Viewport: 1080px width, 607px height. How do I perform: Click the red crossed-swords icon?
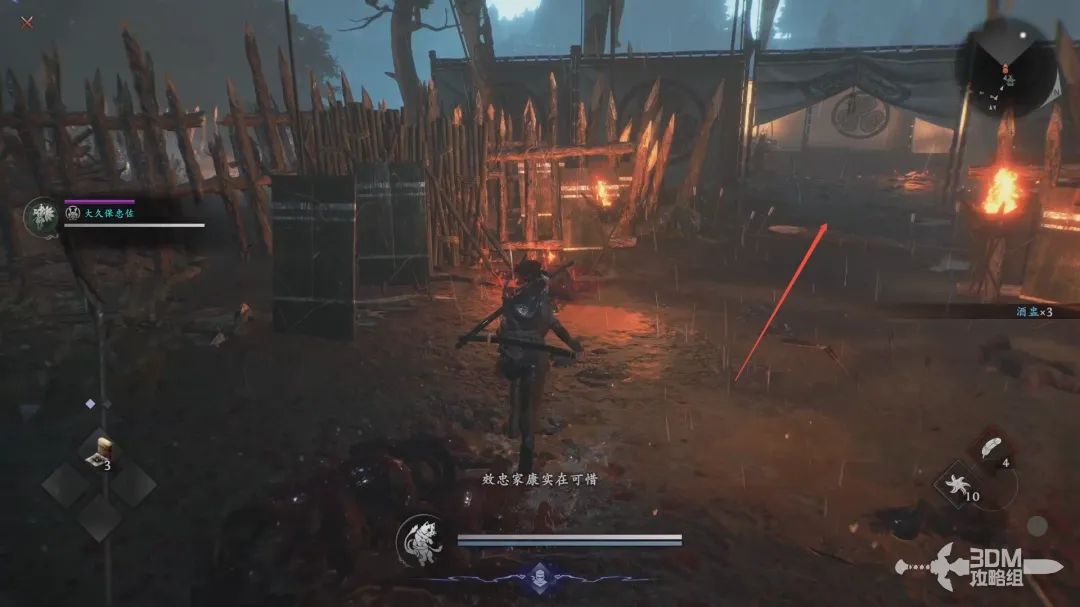pyautogui.click(x=27, y=22)
